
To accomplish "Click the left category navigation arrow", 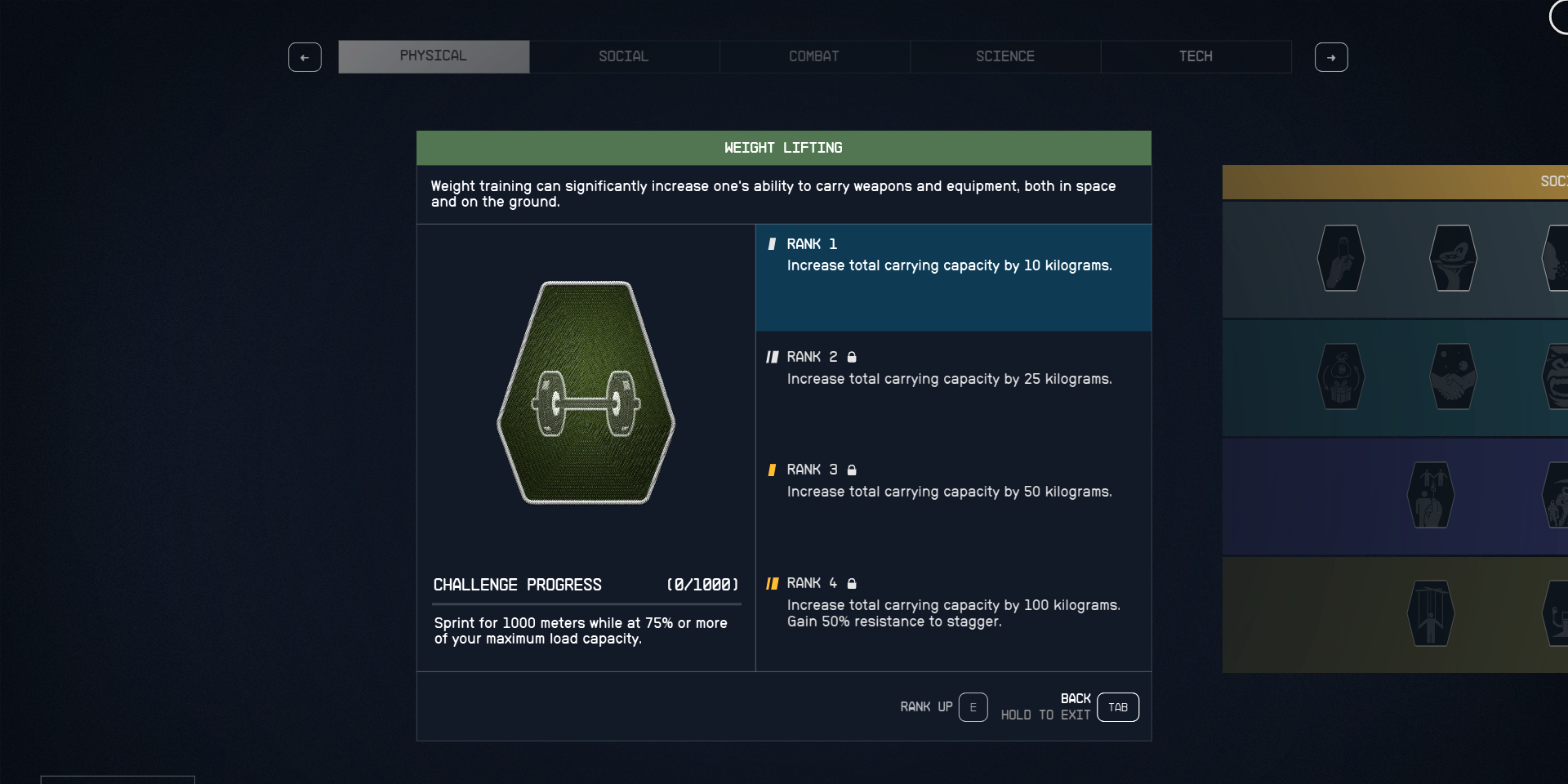I will click(x=305, y=57).
